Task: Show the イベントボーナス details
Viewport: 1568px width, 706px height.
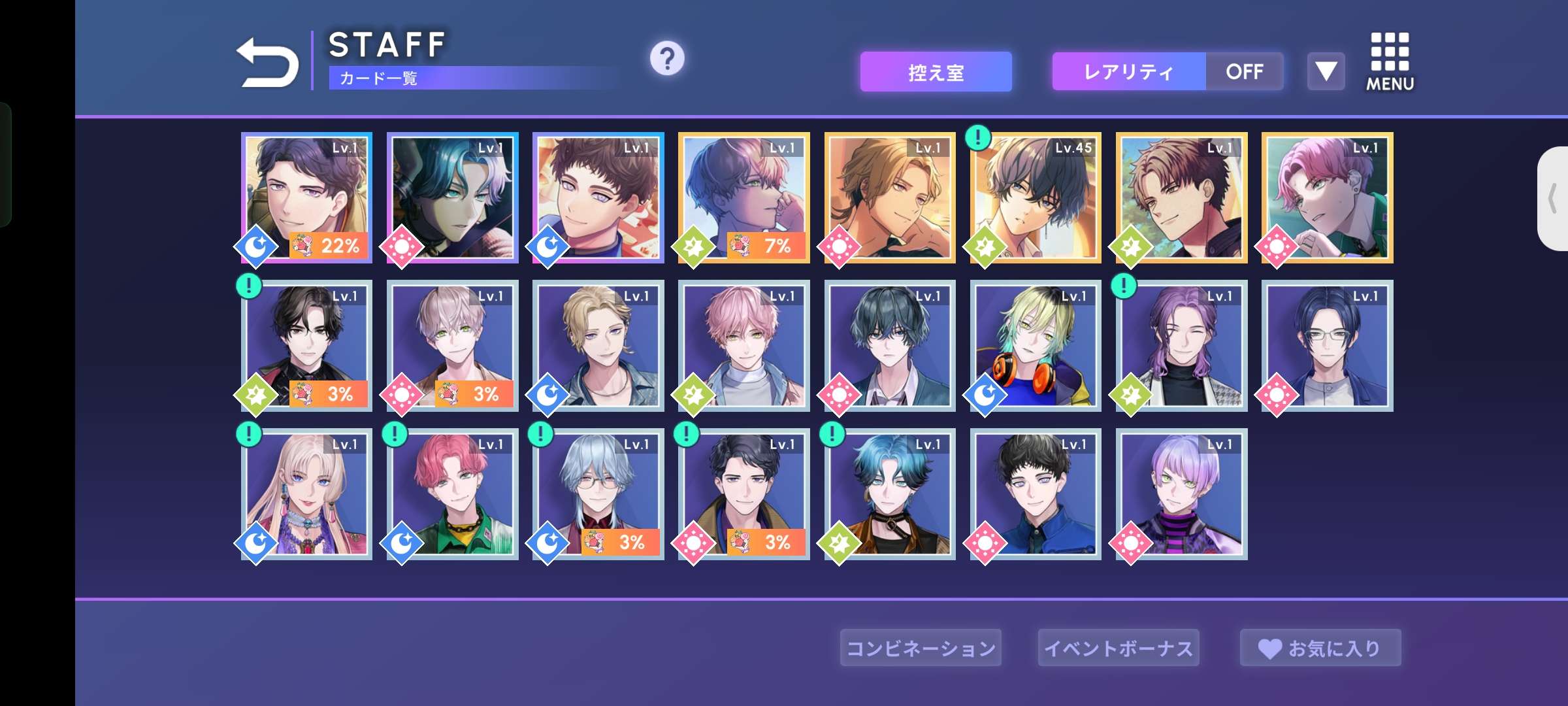Action: coord(1119,648)
